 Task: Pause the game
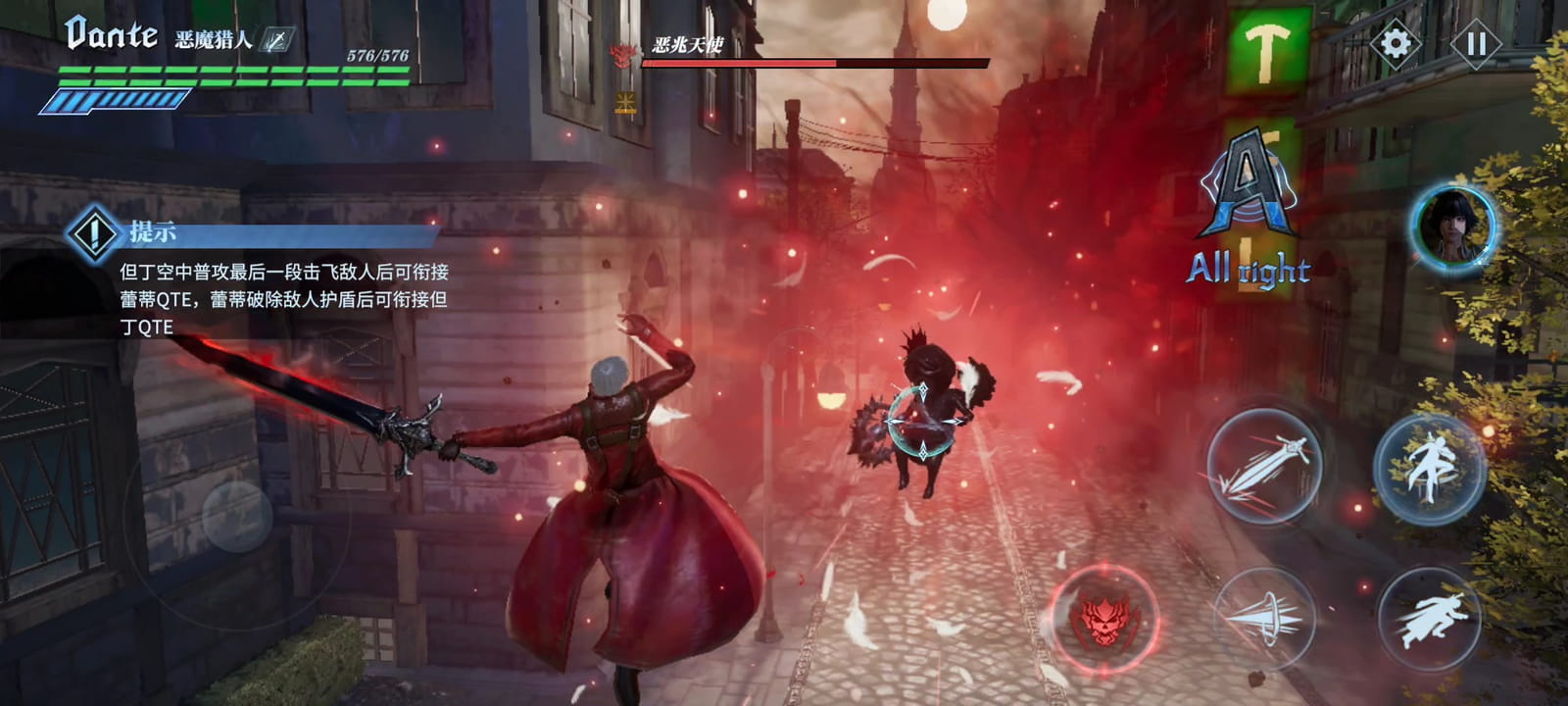[x=1476, y=43]
